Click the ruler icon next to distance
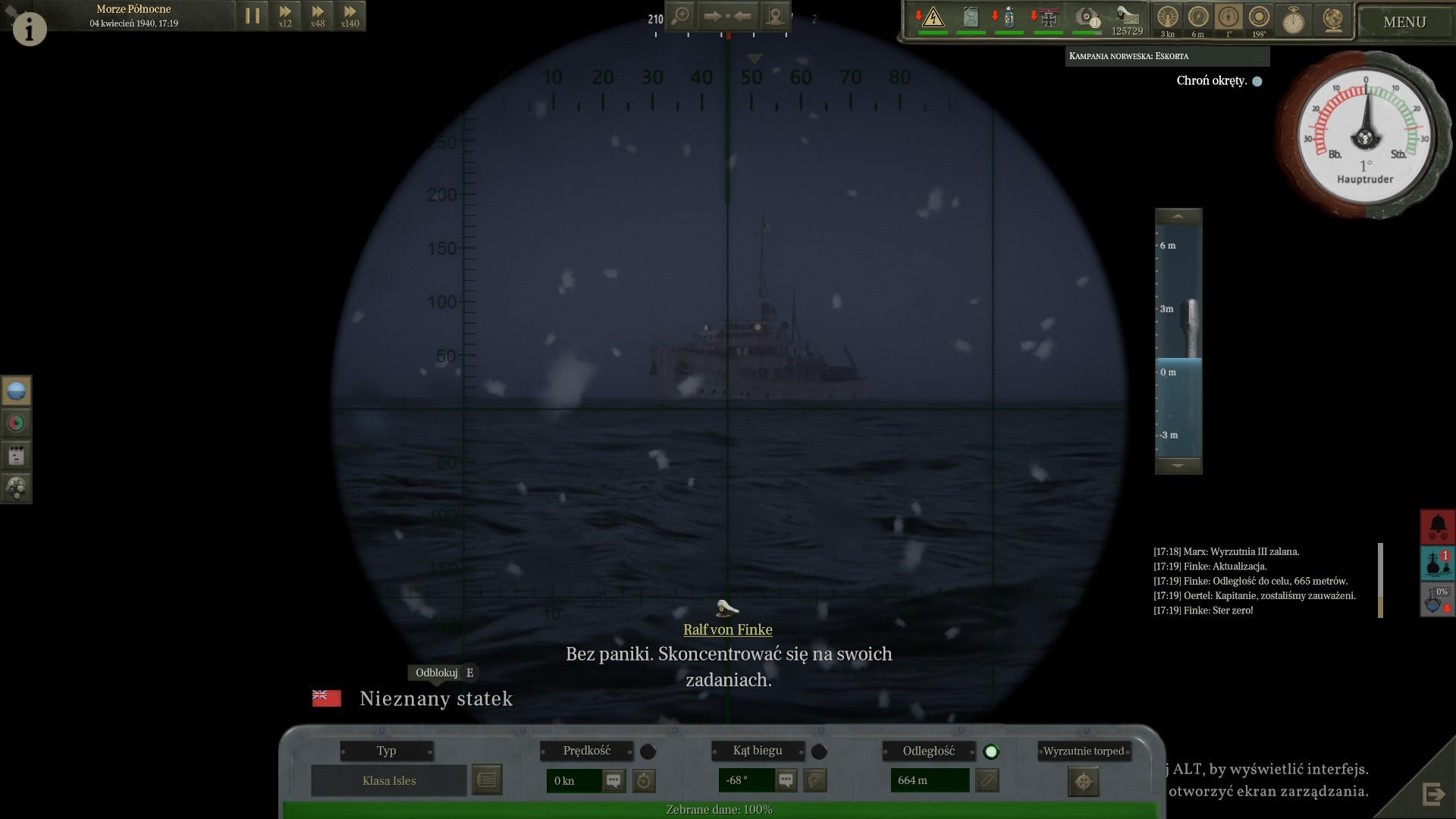 click(987, 780)
